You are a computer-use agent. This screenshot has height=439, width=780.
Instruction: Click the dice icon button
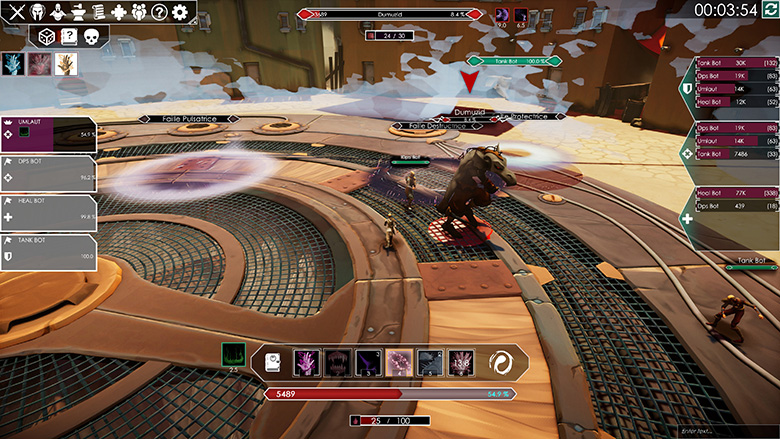(46, 36)
